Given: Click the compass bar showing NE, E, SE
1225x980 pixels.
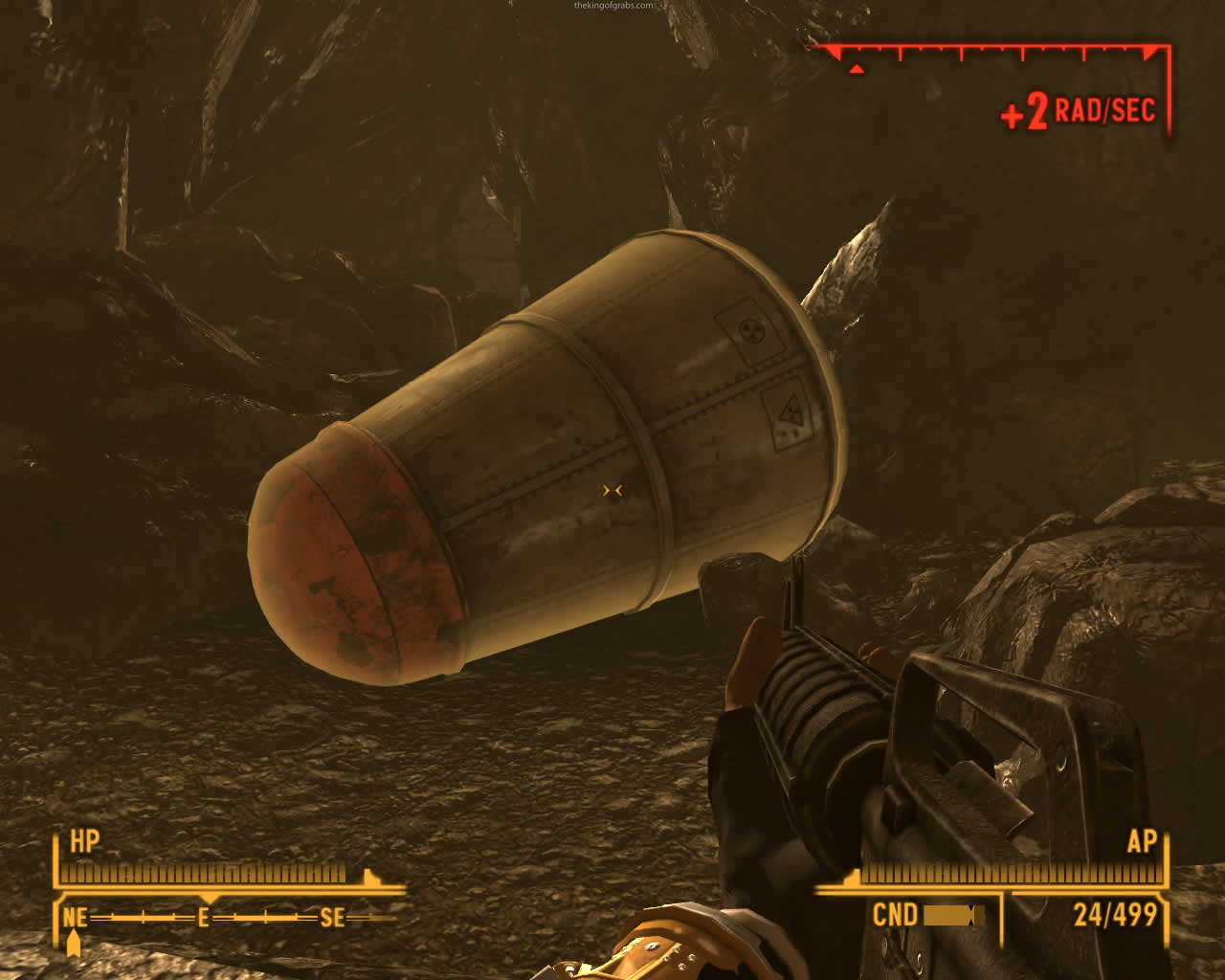Looking at the screenshot, I should pyautogui.click(x=204, y=918).
